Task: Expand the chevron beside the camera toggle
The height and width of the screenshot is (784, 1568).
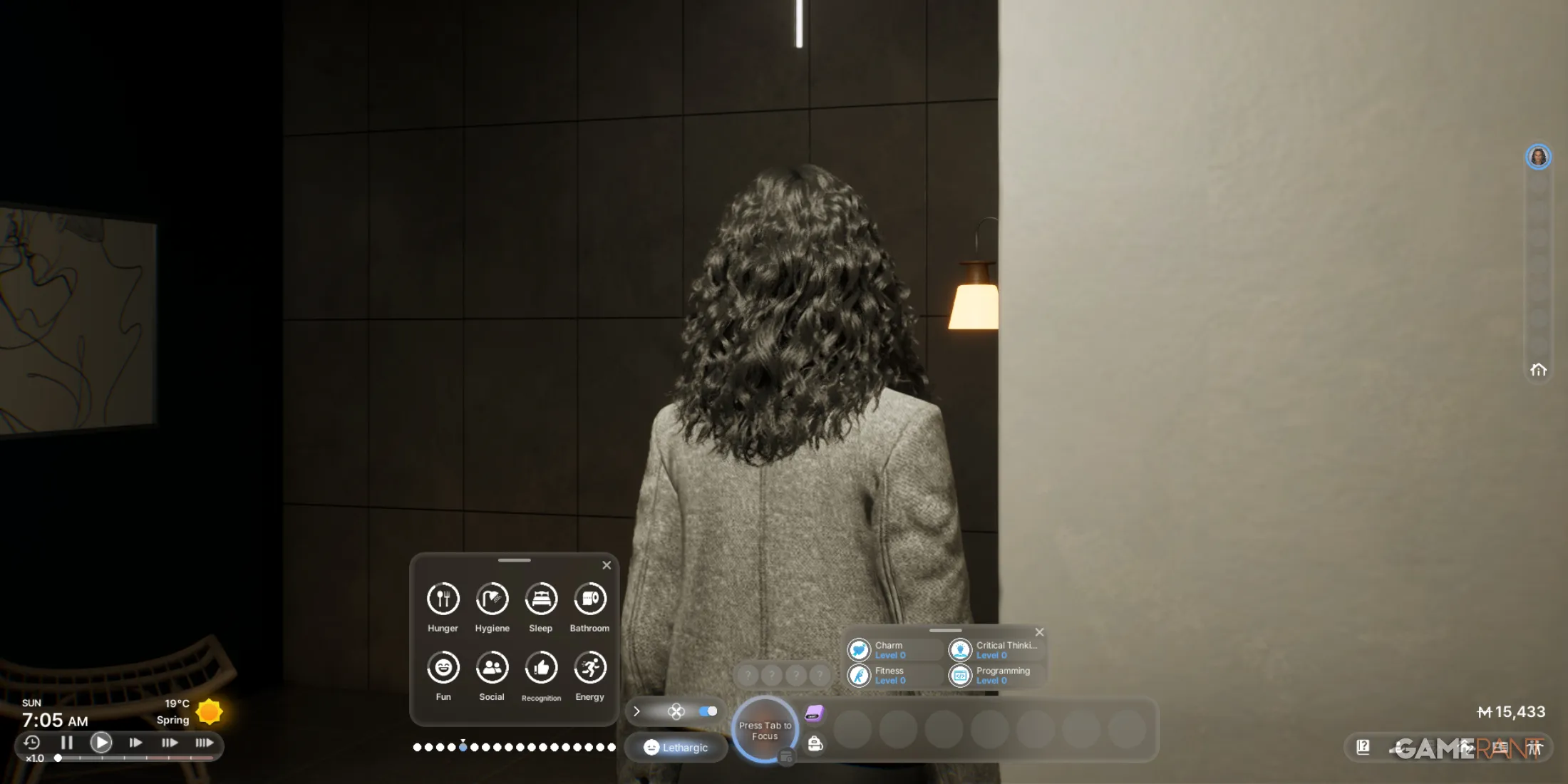Action: point(636,711)
